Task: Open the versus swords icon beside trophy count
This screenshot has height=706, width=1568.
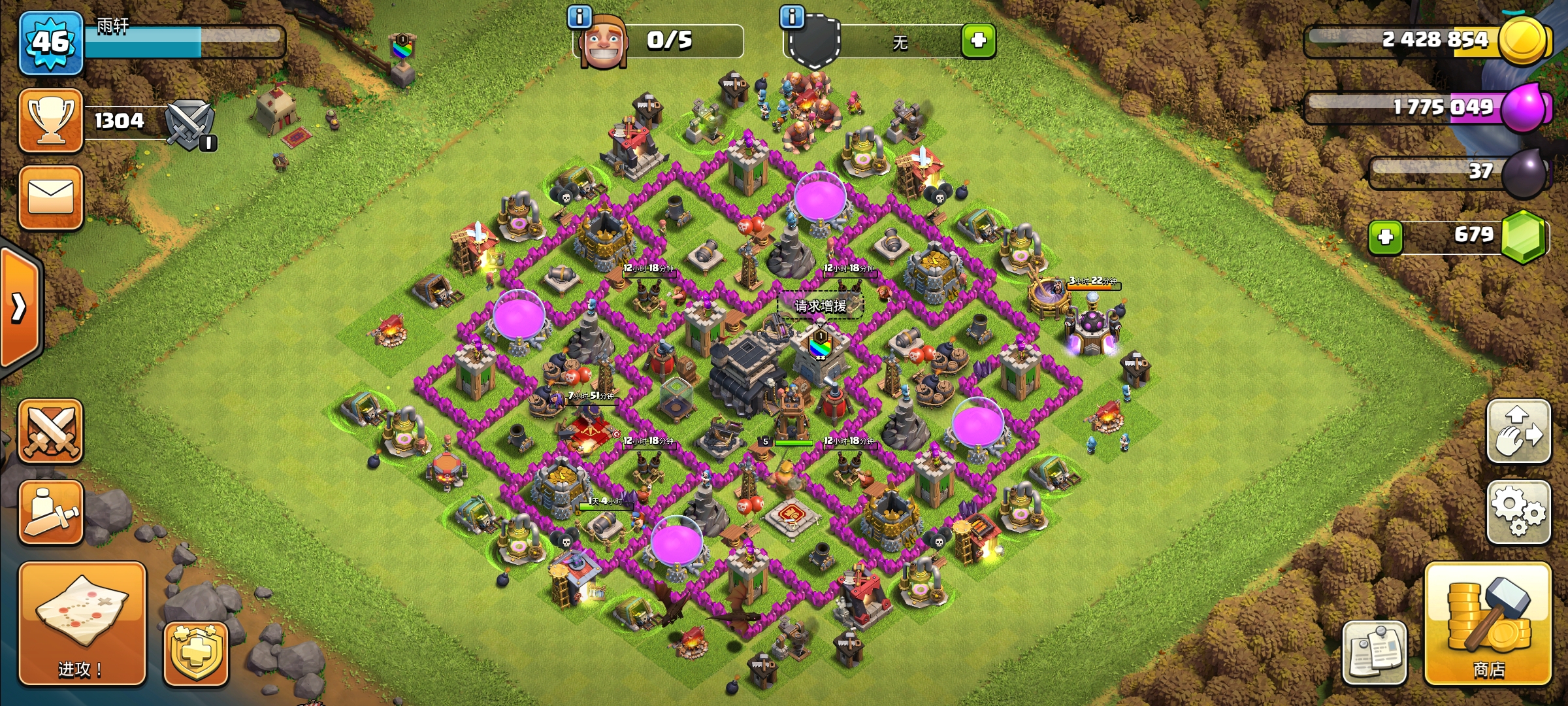Action: pyautogui.click(x=189, y=124)
